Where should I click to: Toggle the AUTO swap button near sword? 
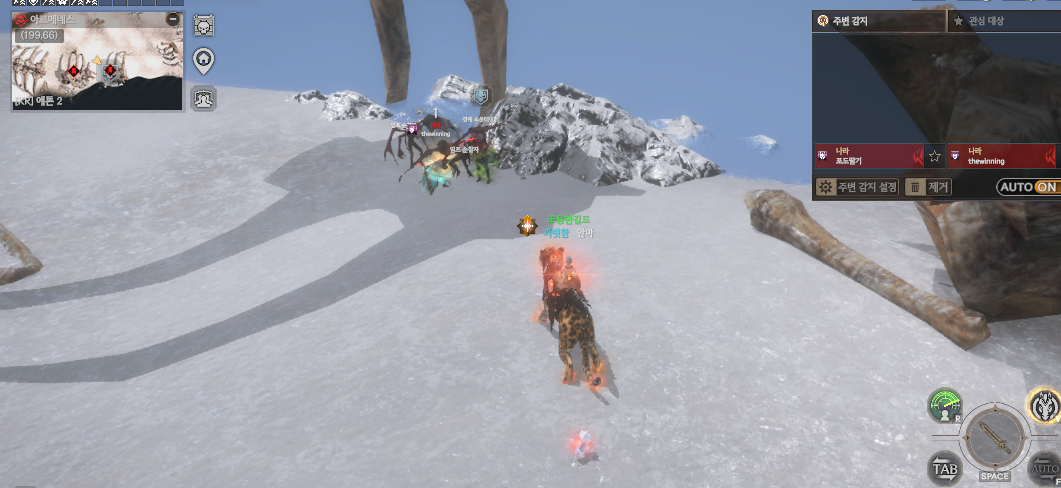click(x=1045, y=468)
